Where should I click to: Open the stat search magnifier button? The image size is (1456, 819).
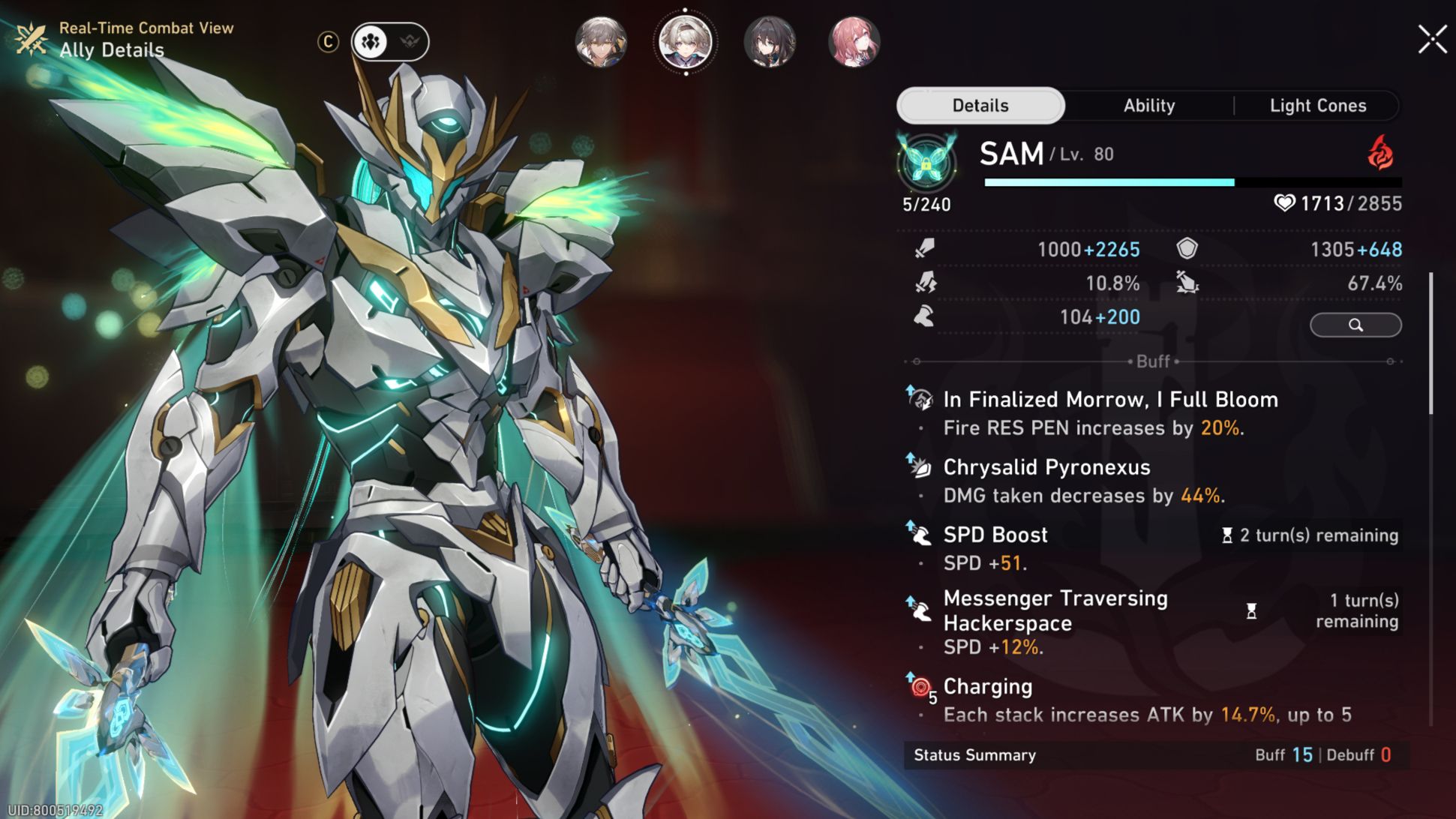(x=1355, y=325)
